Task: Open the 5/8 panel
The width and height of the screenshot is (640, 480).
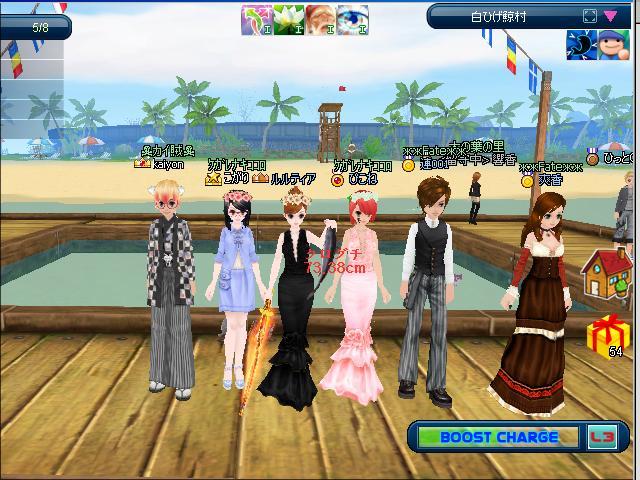Action: (x=36, y=27)
